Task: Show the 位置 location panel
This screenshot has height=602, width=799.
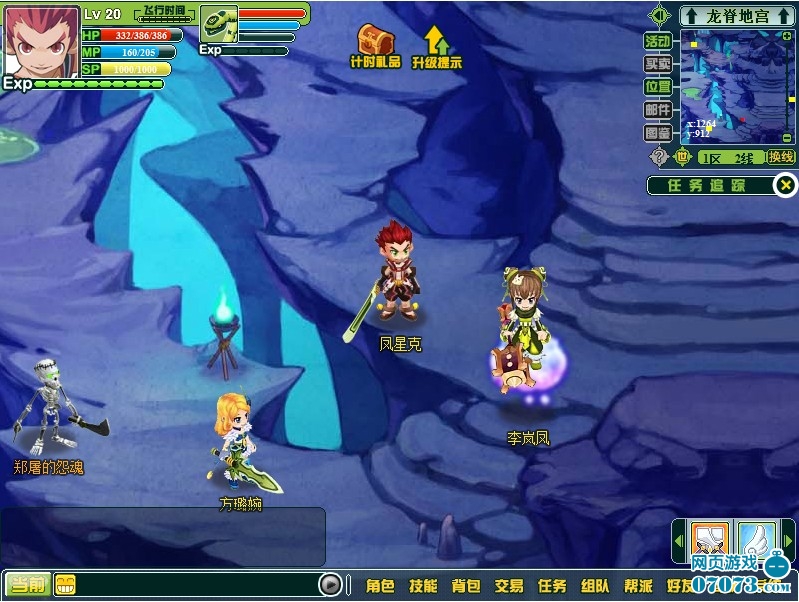Action: point(657,86)
